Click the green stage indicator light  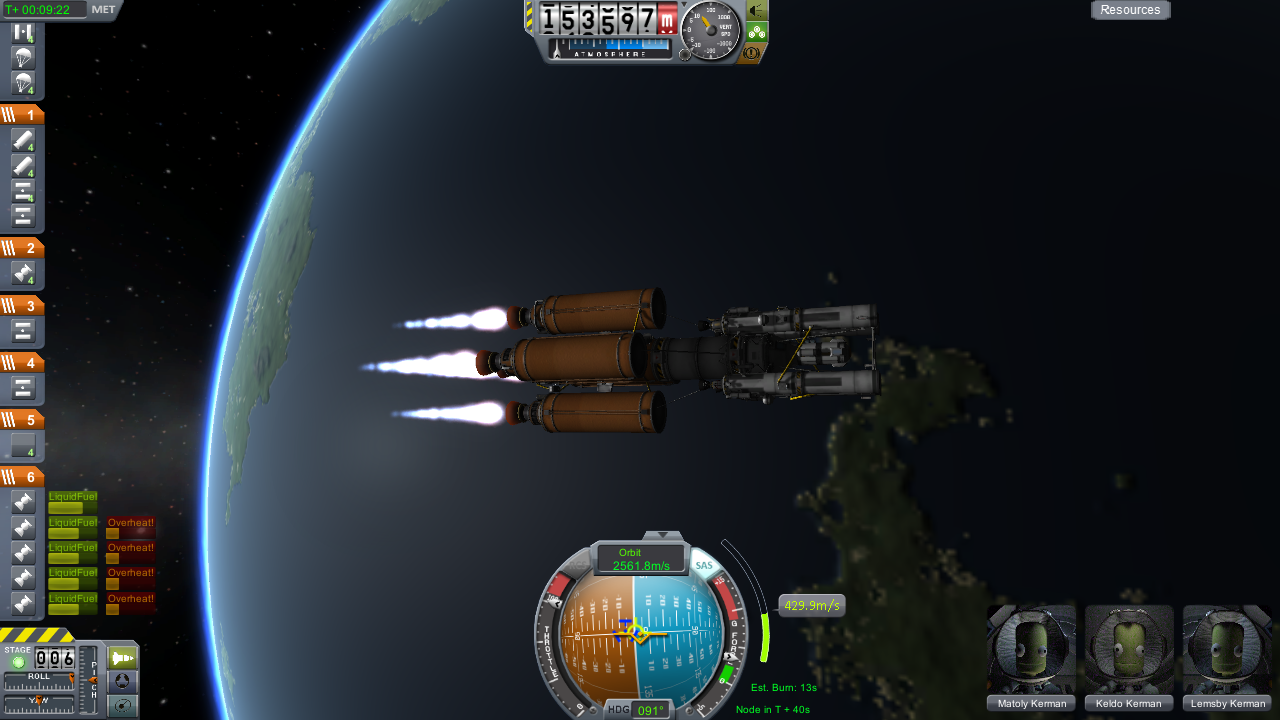point(18,662)
